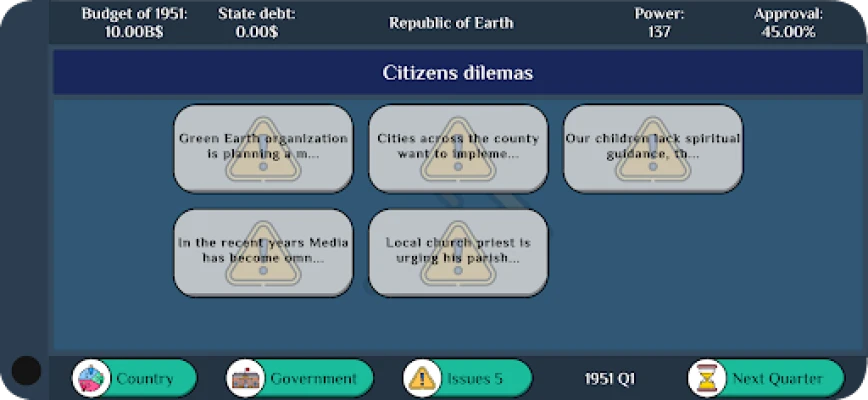Open the Local church priest dilemma
The width and height of the screenshot is (868, 400).
coord(458,251)
